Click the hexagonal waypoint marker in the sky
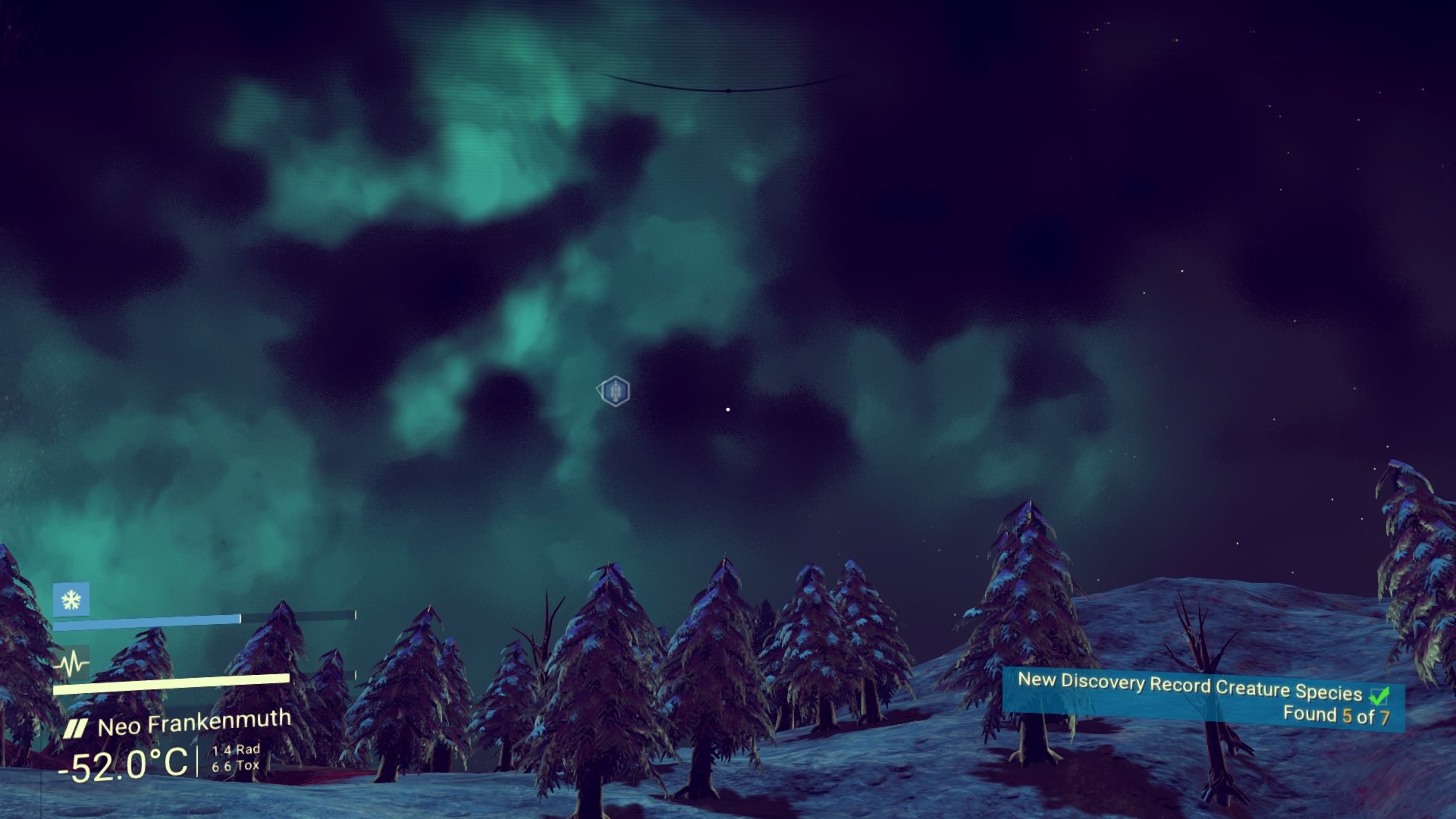 coord(614,391)
